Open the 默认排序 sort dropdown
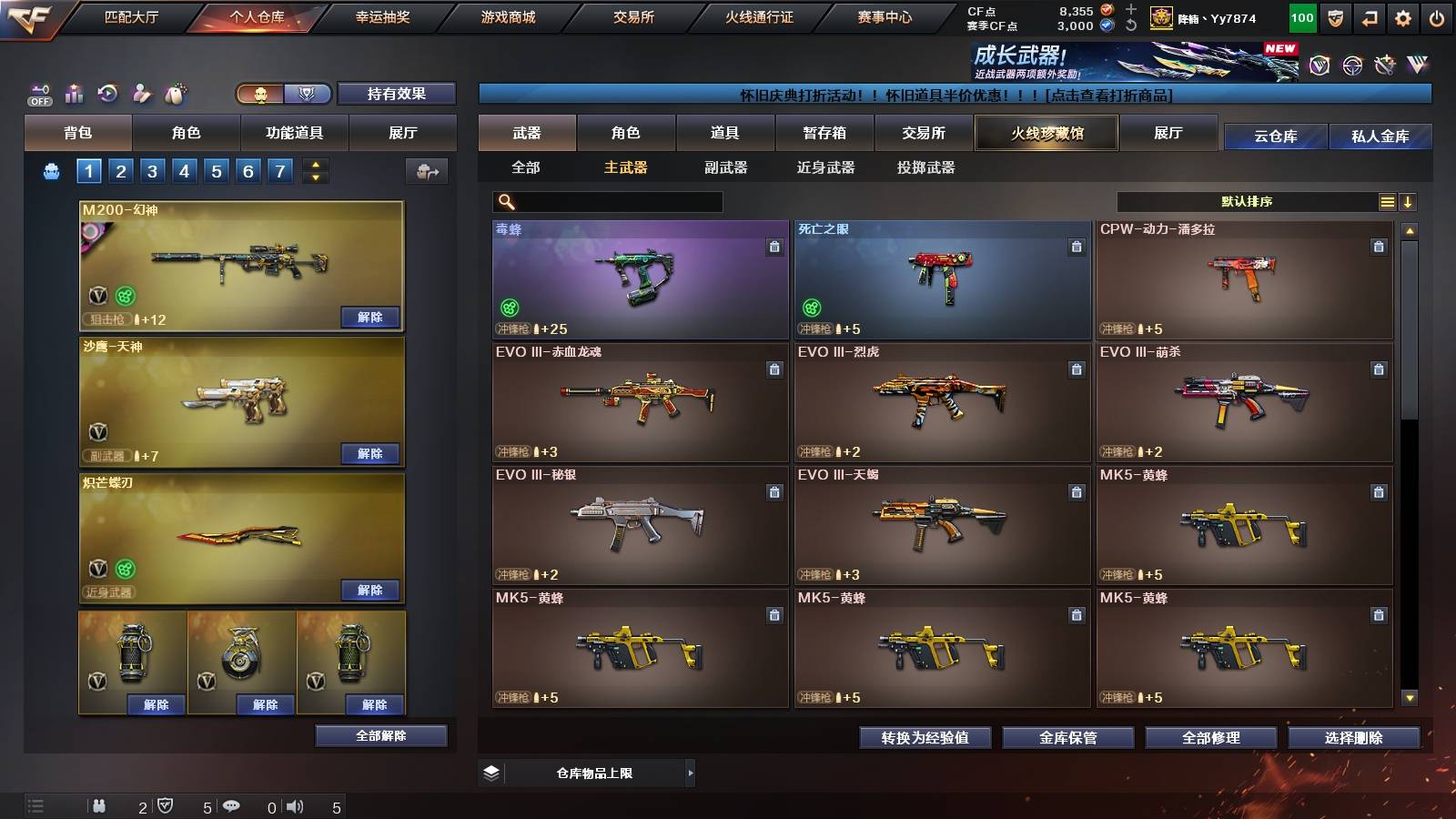 pyautogui.click(x=1247, y=200)
